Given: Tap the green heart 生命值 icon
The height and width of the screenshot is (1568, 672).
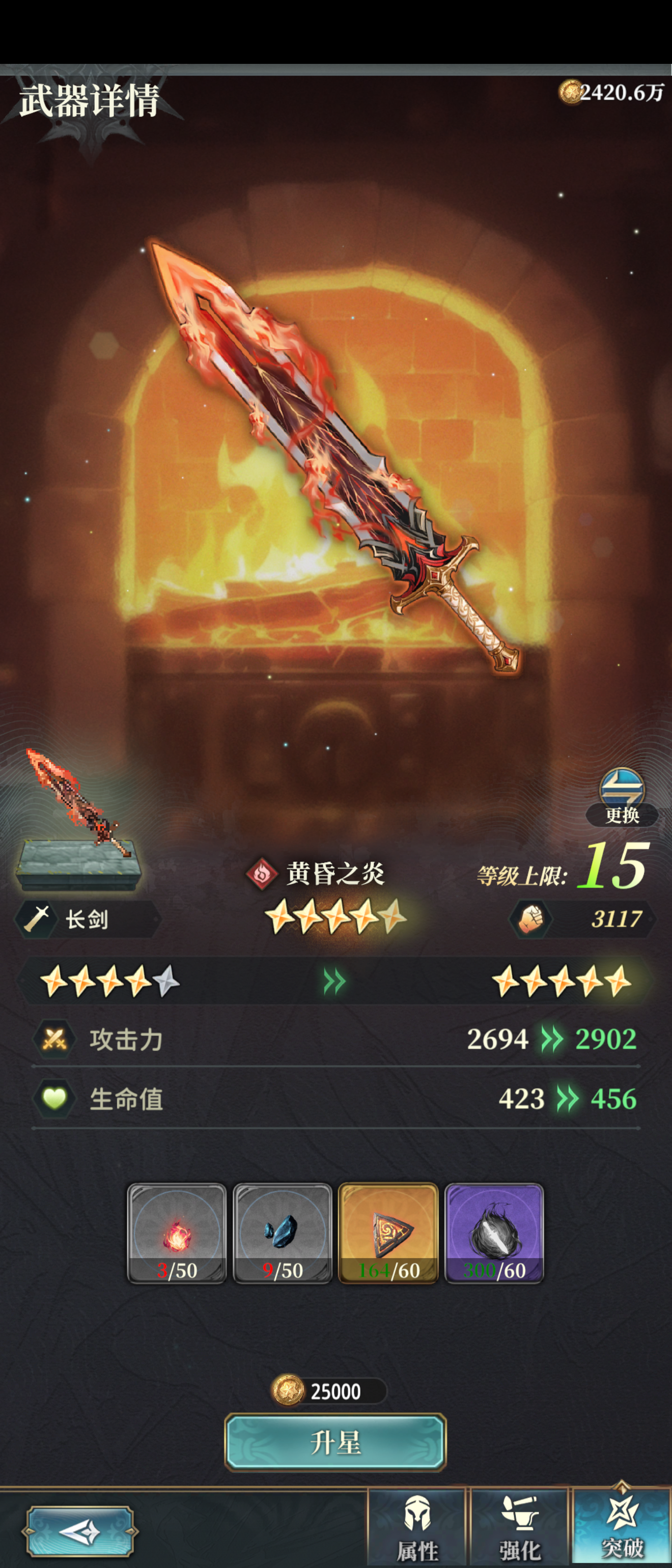Looking at the screenshot, I should (55, 1100).
